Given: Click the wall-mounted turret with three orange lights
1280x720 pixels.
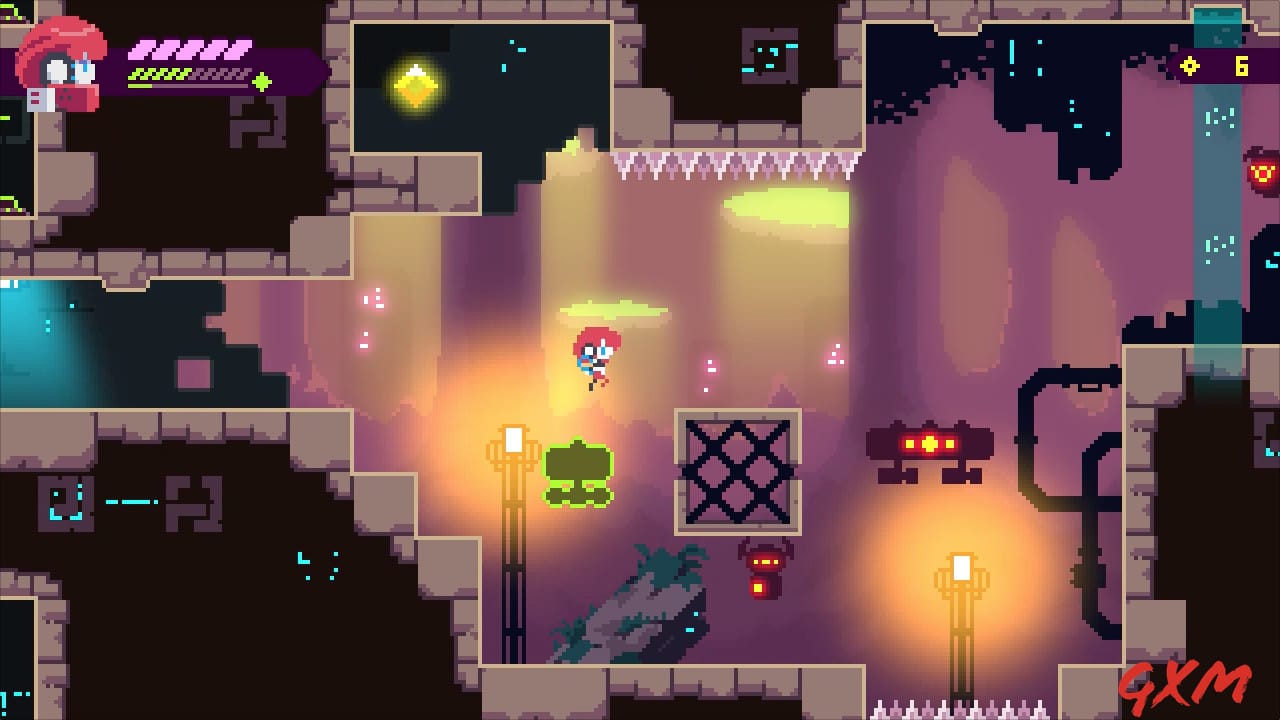Looking at the screenshot, I should (928, 441).
